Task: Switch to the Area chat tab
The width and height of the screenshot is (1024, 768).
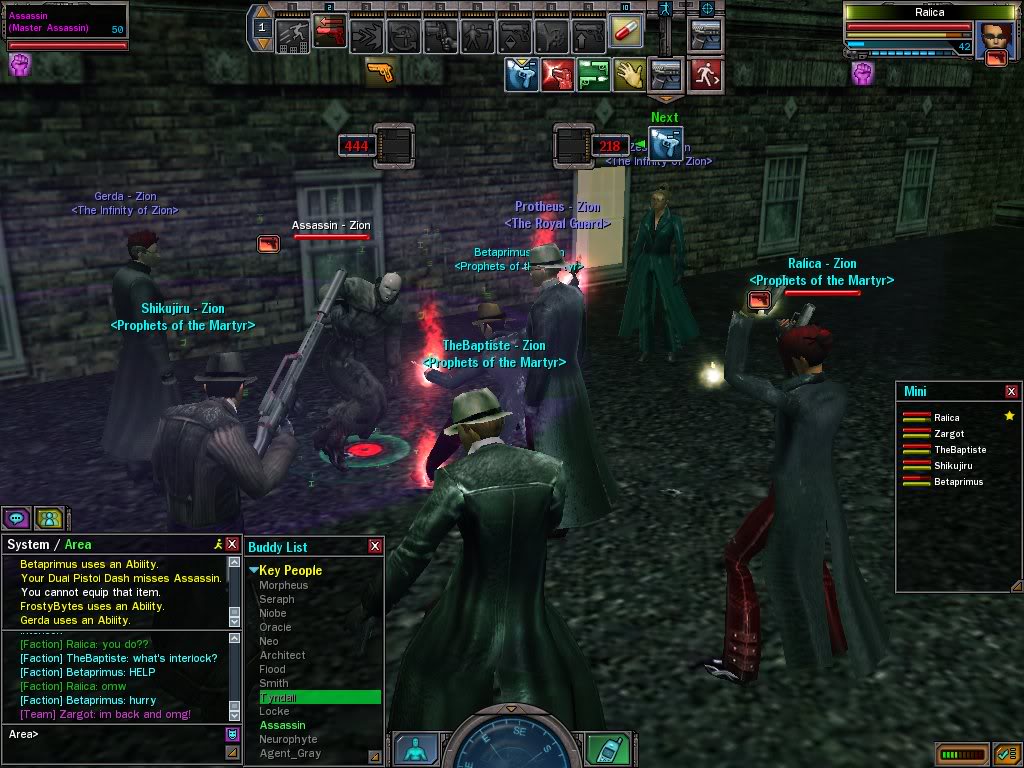Action: point(78,544)
